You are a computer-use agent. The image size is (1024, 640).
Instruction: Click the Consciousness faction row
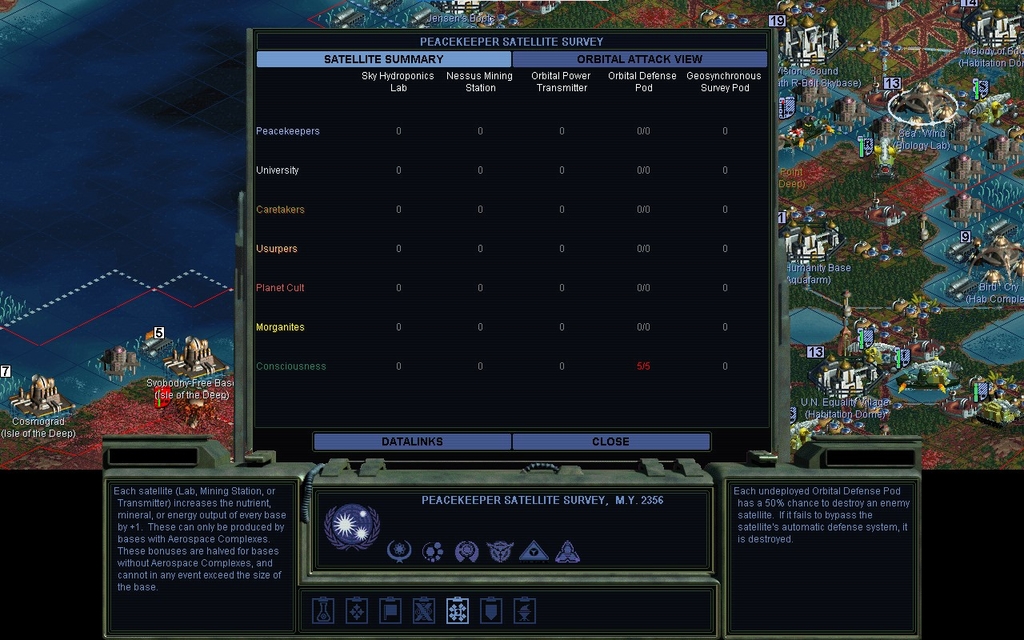[x=291, y=366]
